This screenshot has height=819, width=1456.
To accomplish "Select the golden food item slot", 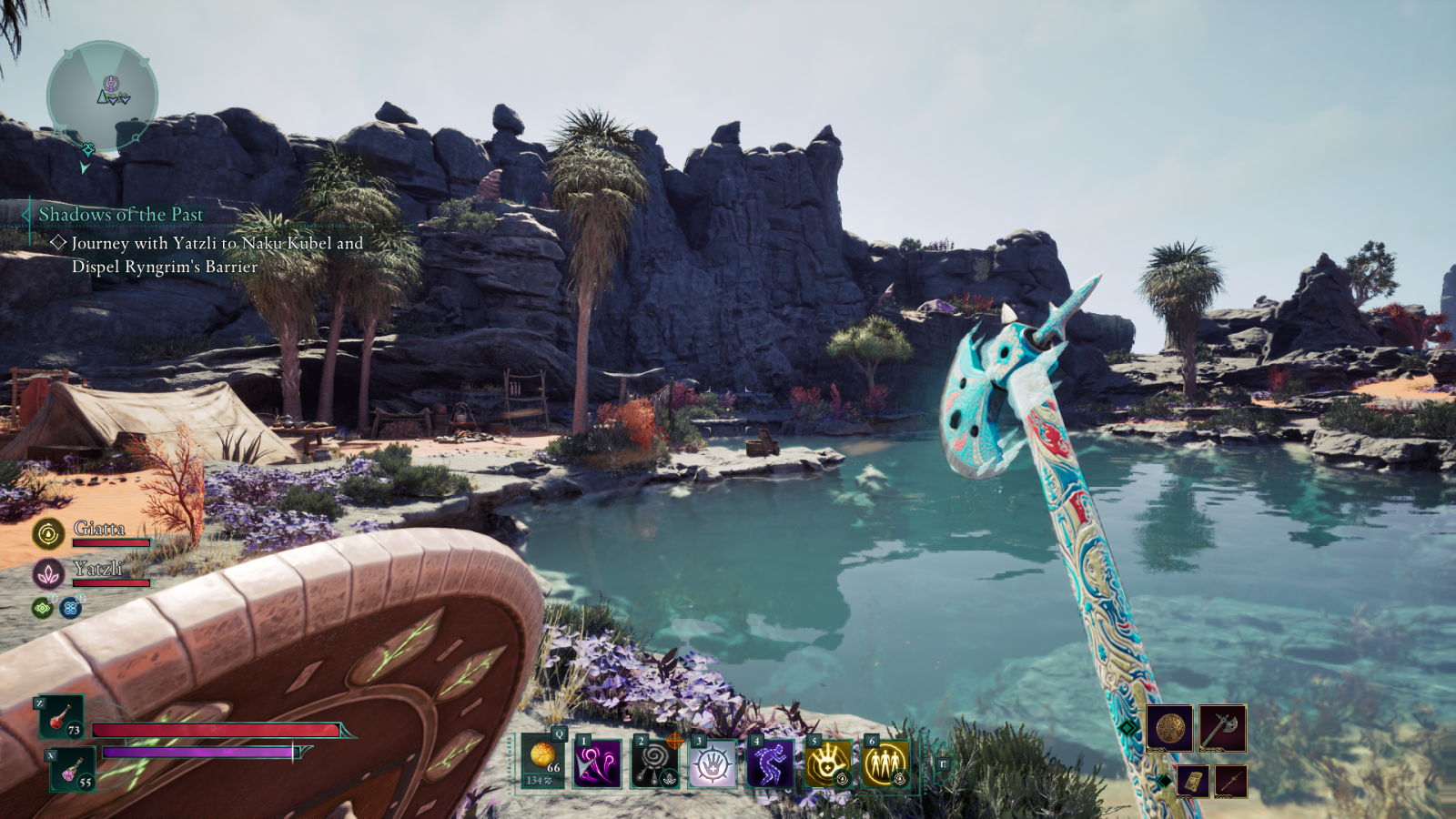I will point(543,761).
